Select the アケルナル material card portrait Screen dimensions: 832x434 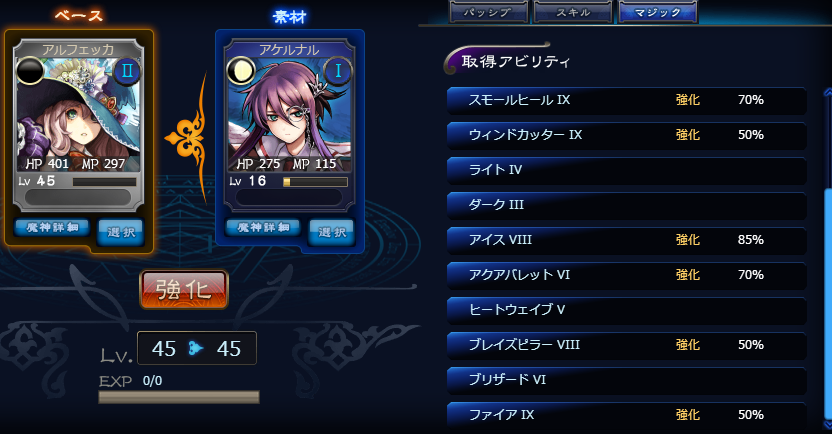click(x=290, y=115)
